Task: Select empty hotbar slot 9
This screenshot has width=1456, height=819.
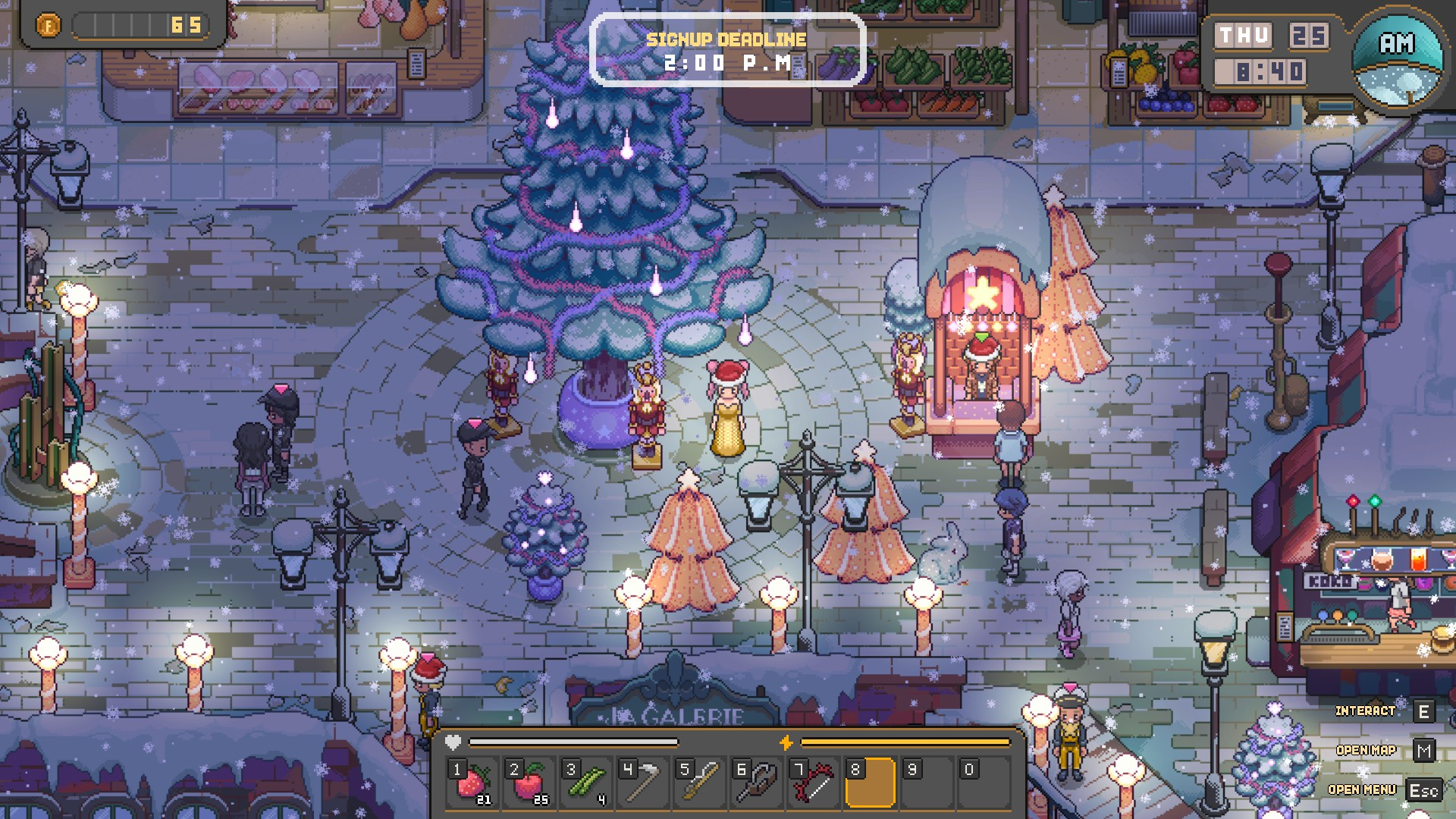Action: pyautogui.click(x=927, y=783)
